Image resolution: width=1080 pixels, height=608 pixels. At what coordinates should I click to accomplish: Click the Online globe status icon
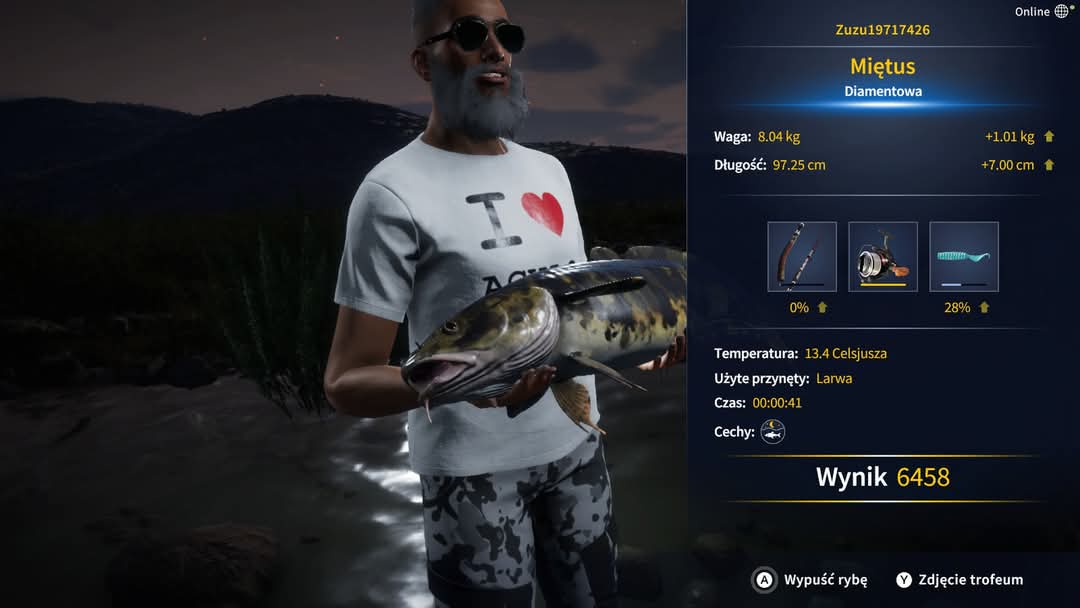pyautogui.click(x=1061, y=12)
